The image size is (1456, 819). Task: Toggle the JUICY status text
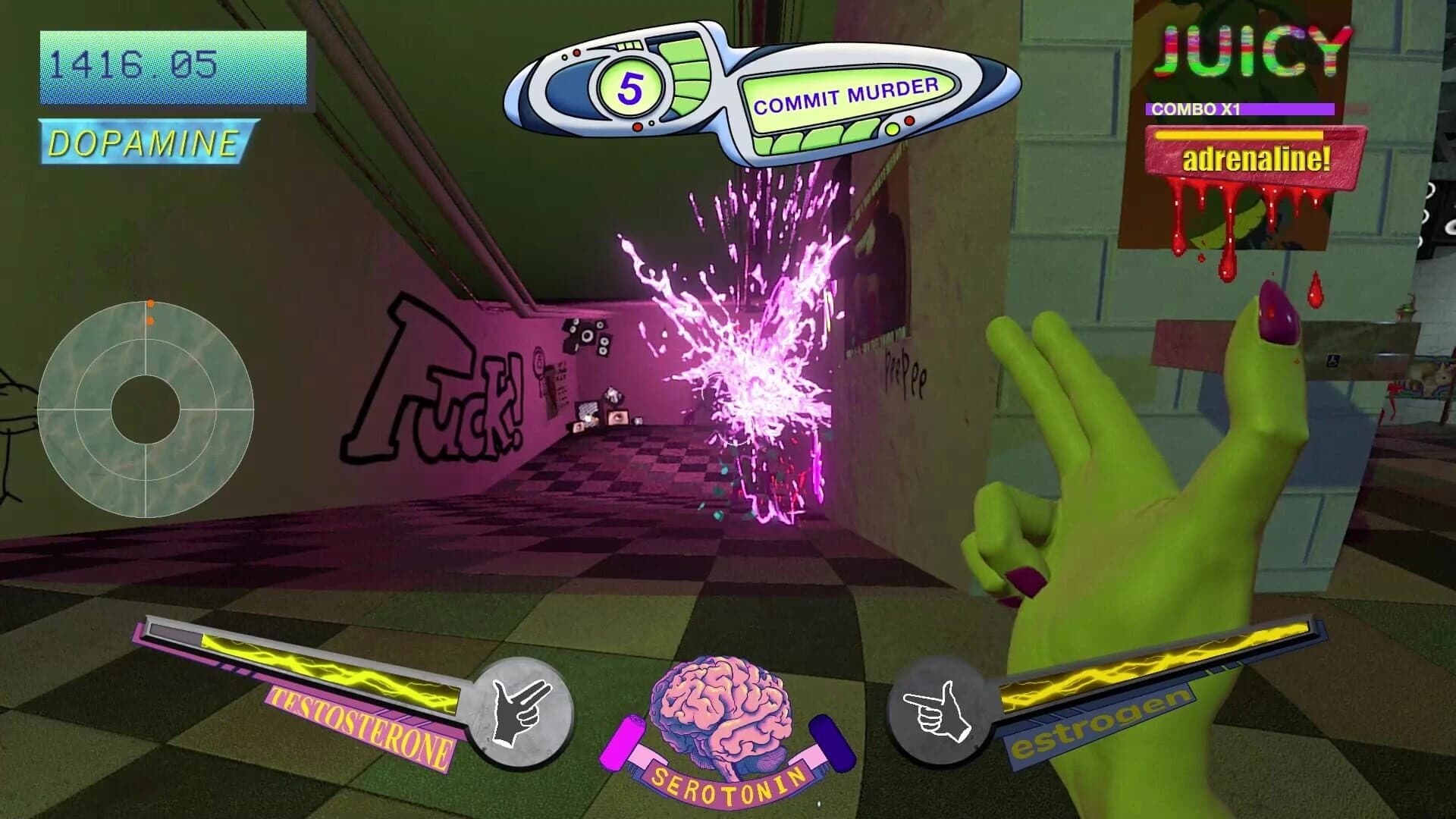[x=1255, y=51]
